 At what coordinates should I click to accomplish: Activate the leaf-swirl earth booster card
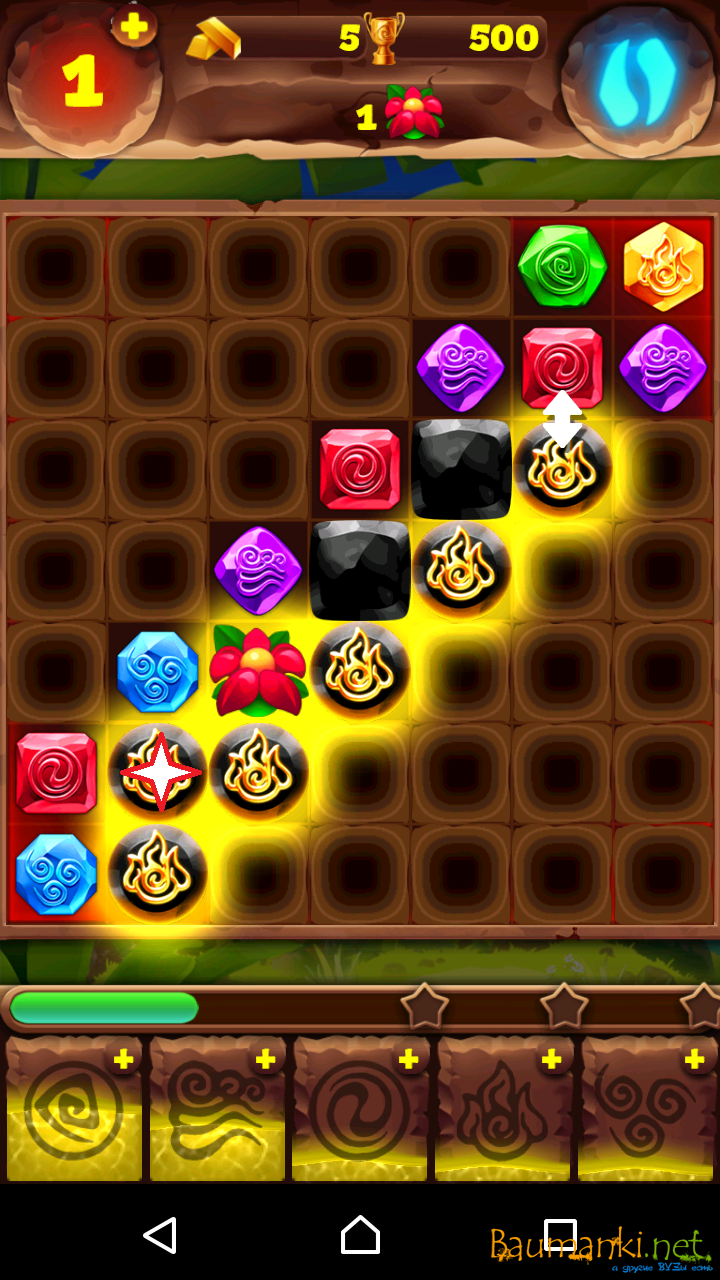click(74, 1110)
